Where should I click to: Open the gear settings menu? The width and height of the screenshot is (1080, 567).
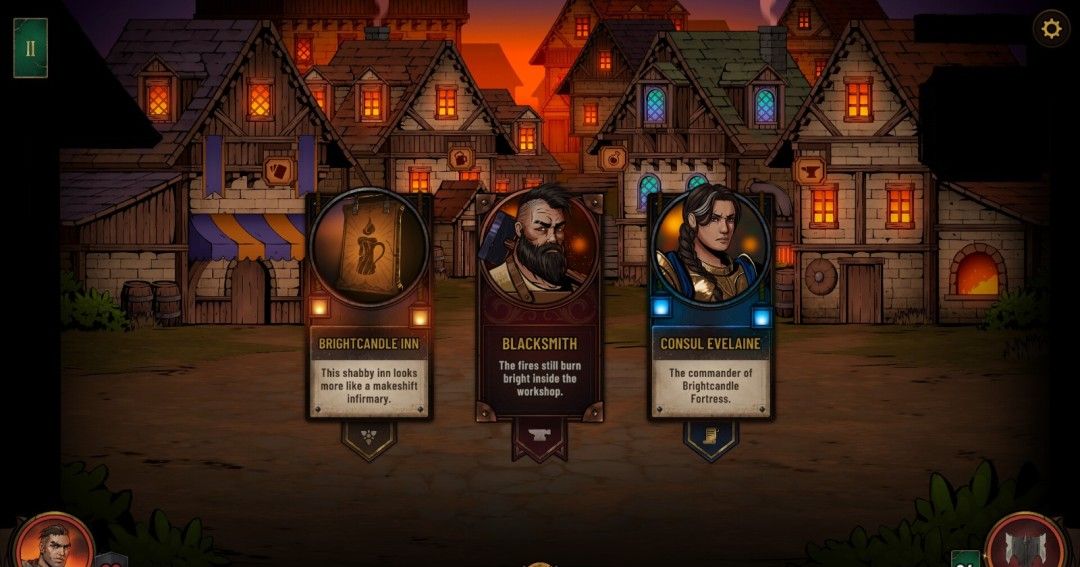(x=1051, y=29)
